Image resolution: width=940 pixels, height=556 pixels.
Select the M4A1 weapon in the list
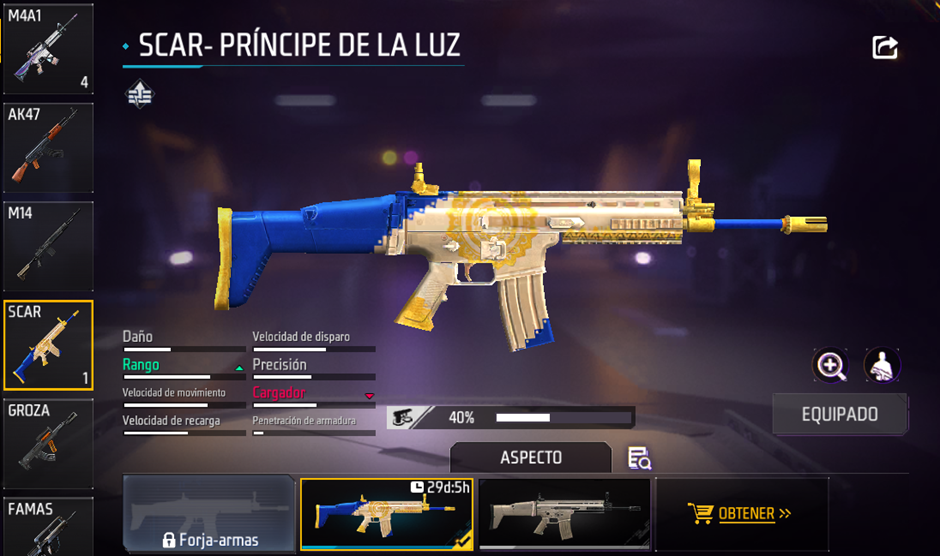[x=47, y=48]
